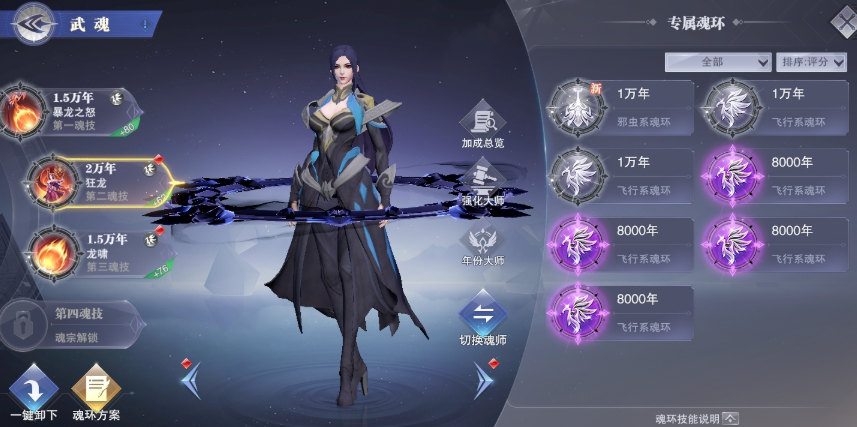857x427 pixels.
Task: Close the 专属魂环 panel
Action: click(843, 20)
